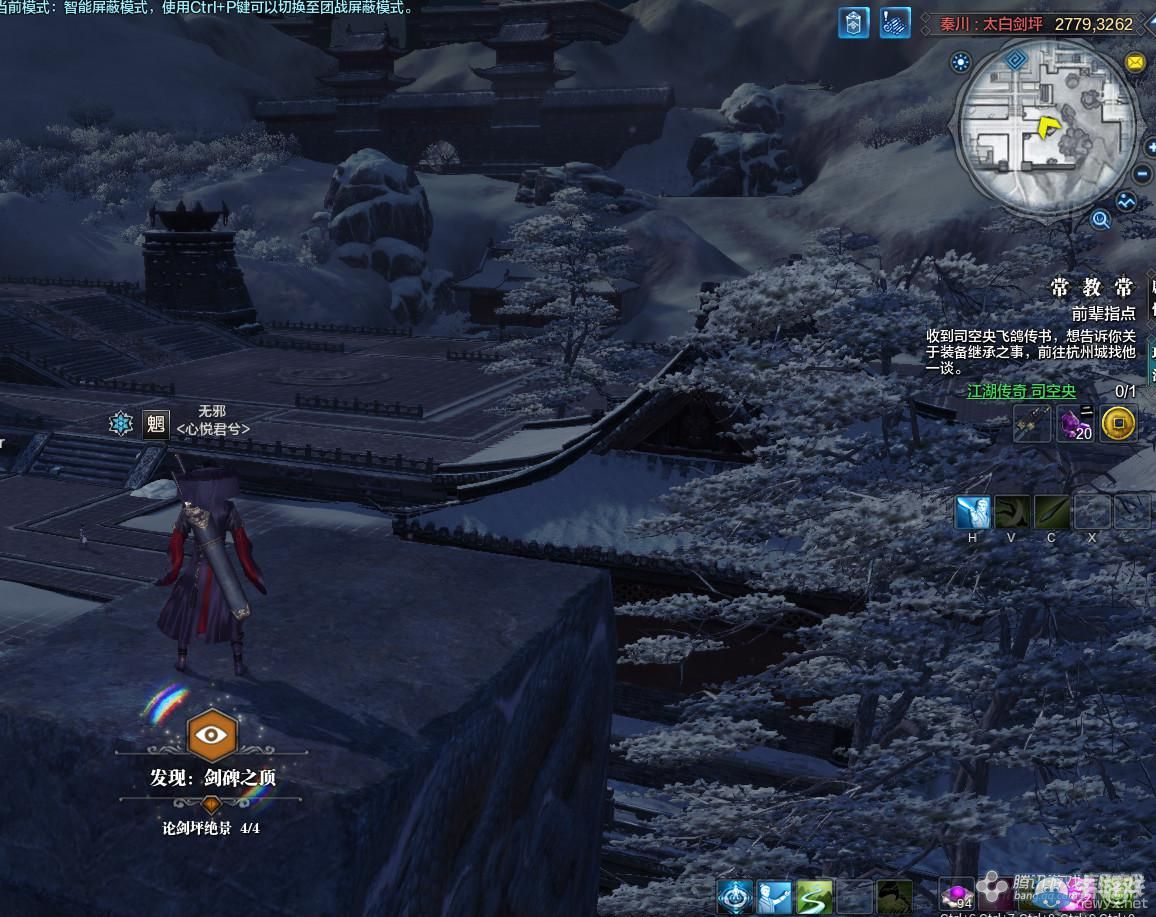1156x917 pixels.
Task: Select the gold coin reward icon
Action: tap(1118, 424)
